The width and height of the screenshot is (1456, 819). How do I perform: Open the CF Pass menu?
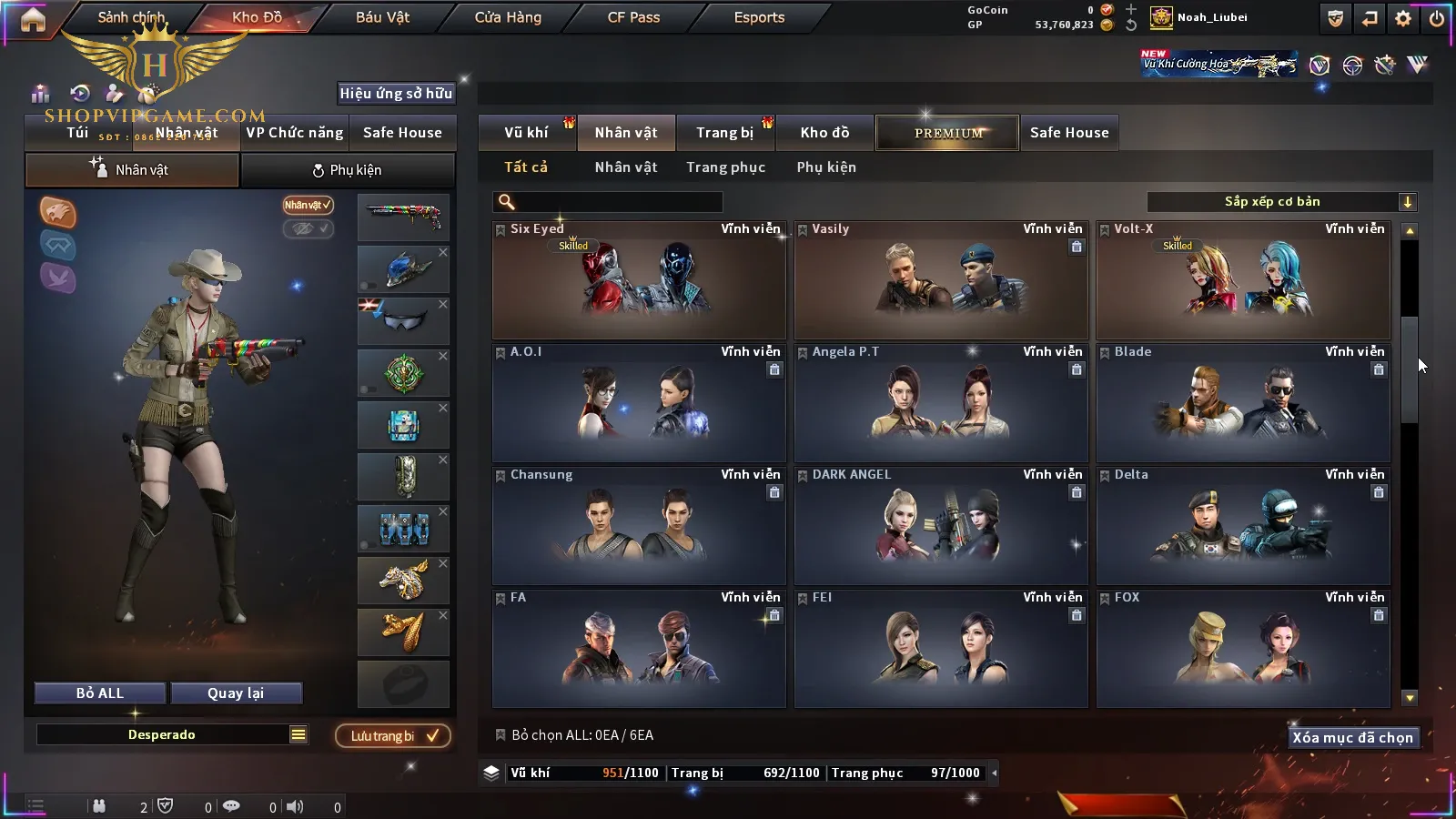[633, 17]
